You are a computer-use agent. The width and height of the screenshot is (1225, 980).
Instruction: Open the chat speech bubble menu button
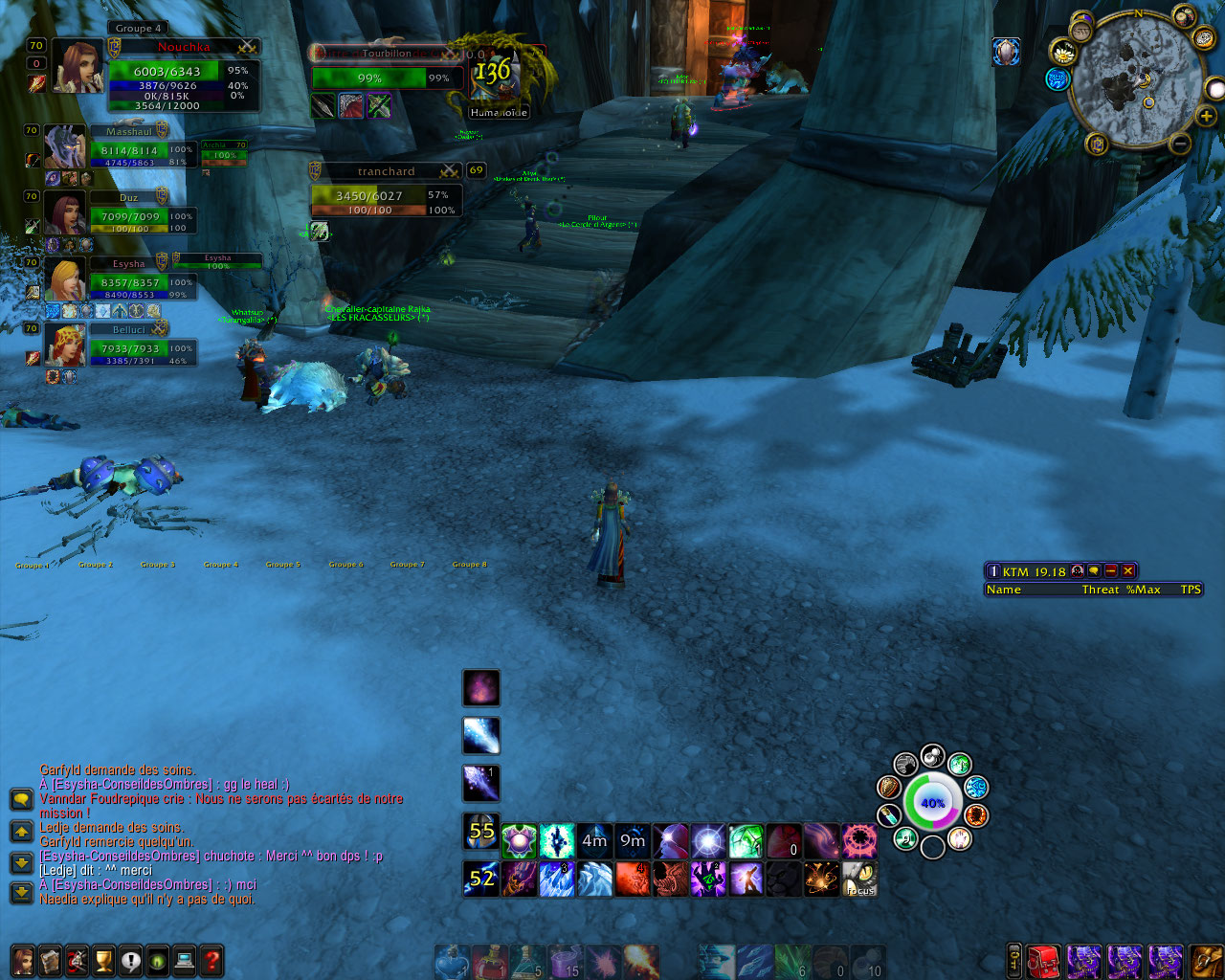[x=21, y=799]
